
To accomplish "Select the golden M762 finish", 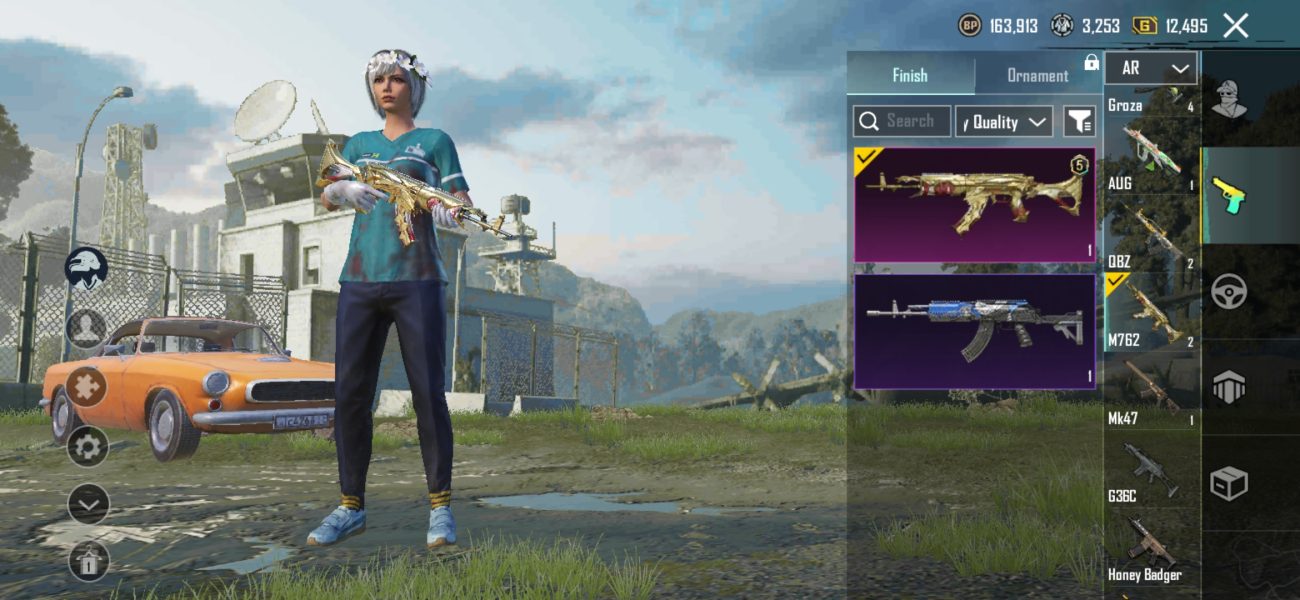I will pos(974,205).
